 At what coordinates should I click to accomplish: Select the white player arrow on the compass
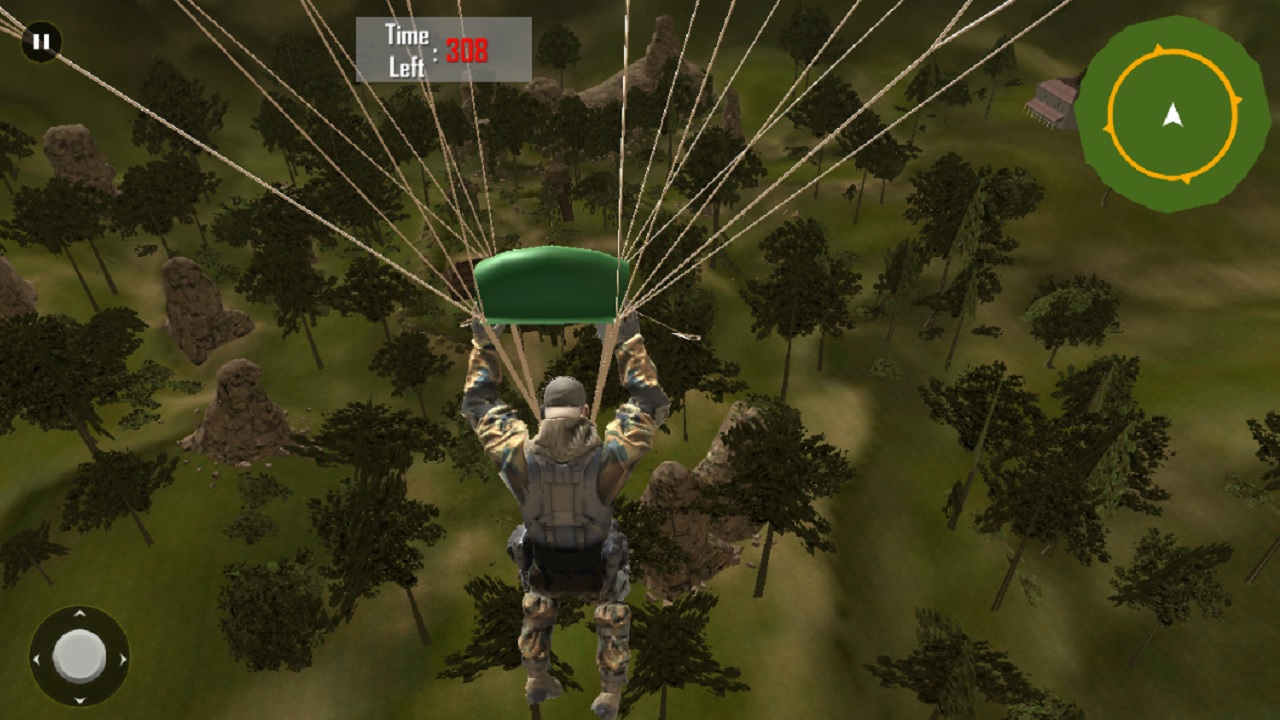coord(1174,114)
